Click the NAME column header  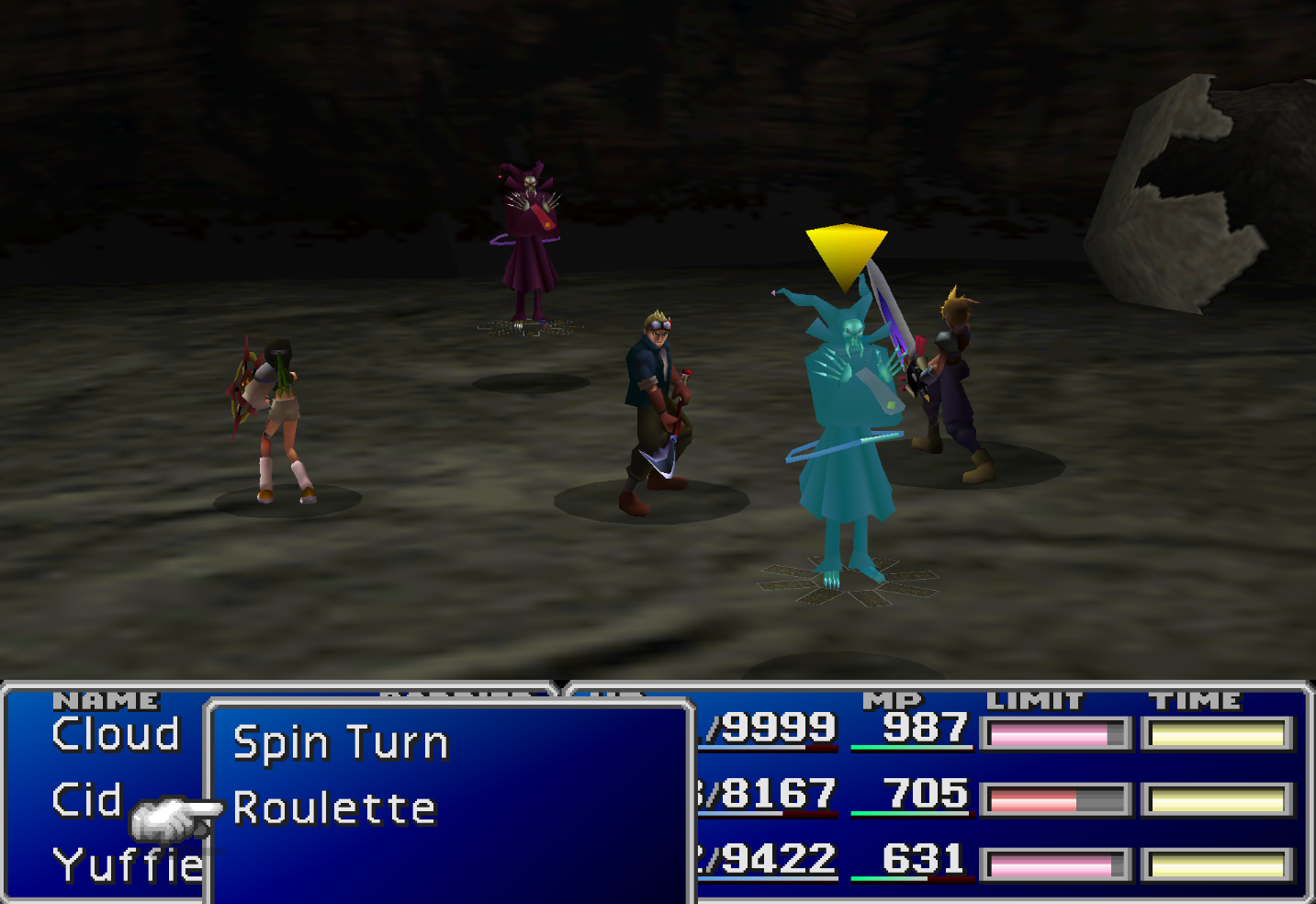click(x=104, y=699)
